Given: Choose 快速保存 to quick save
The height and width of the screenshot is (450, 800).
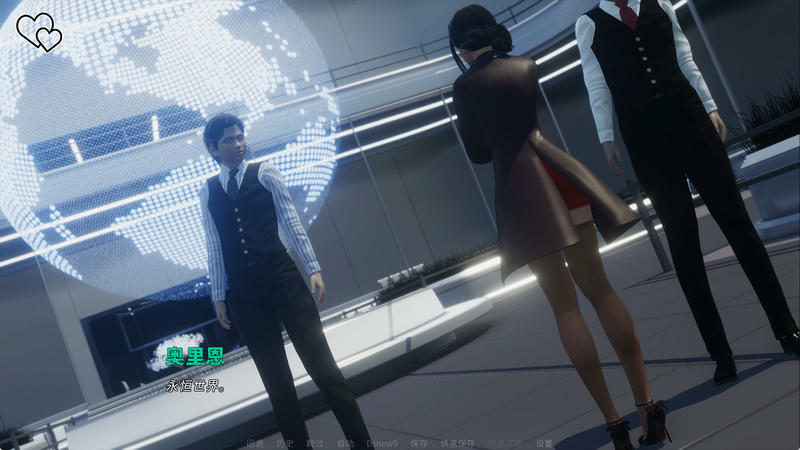Looking at the screenshot, I should tap(455, 443).
